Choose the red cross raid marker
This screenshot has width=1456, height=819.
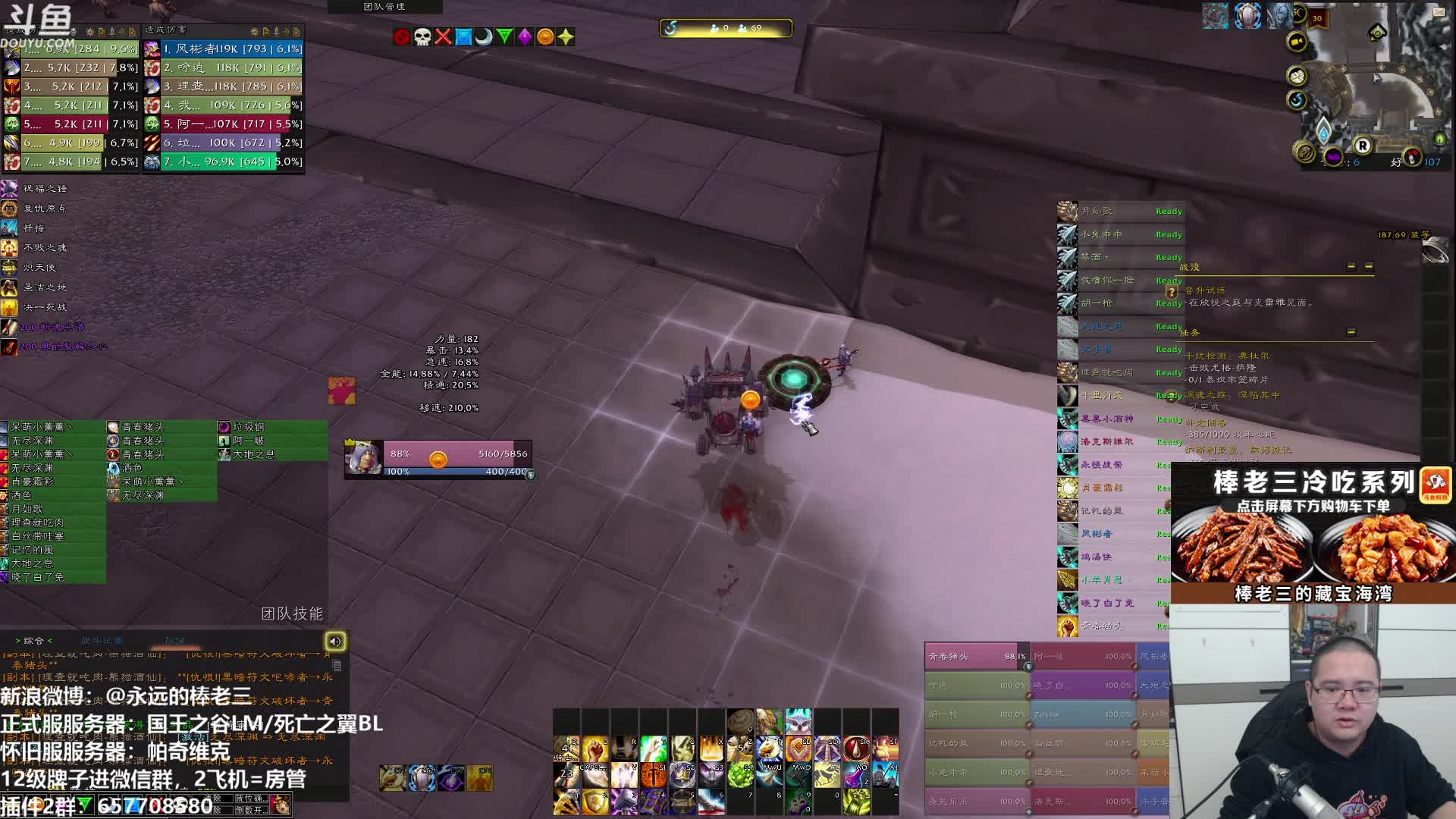pos(443,36)
